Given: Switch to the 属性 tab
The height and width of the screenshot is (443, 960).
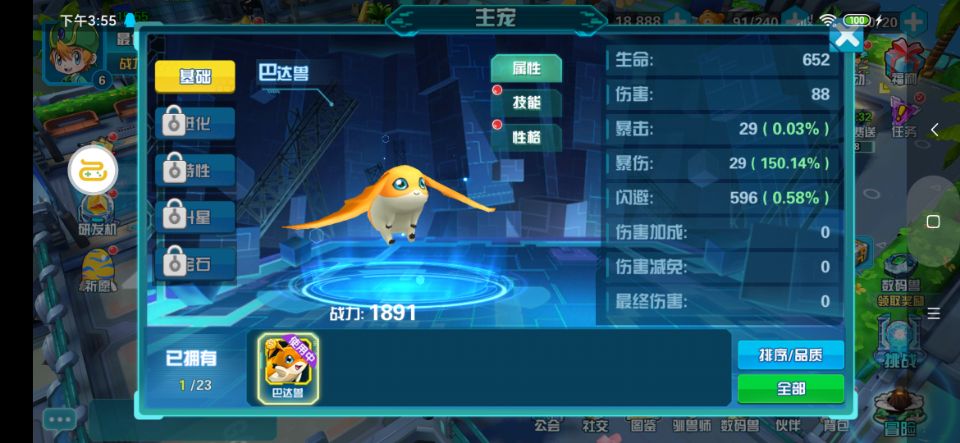Looking at the screenshot, I should pyautogui.click(x=526, y=68).
